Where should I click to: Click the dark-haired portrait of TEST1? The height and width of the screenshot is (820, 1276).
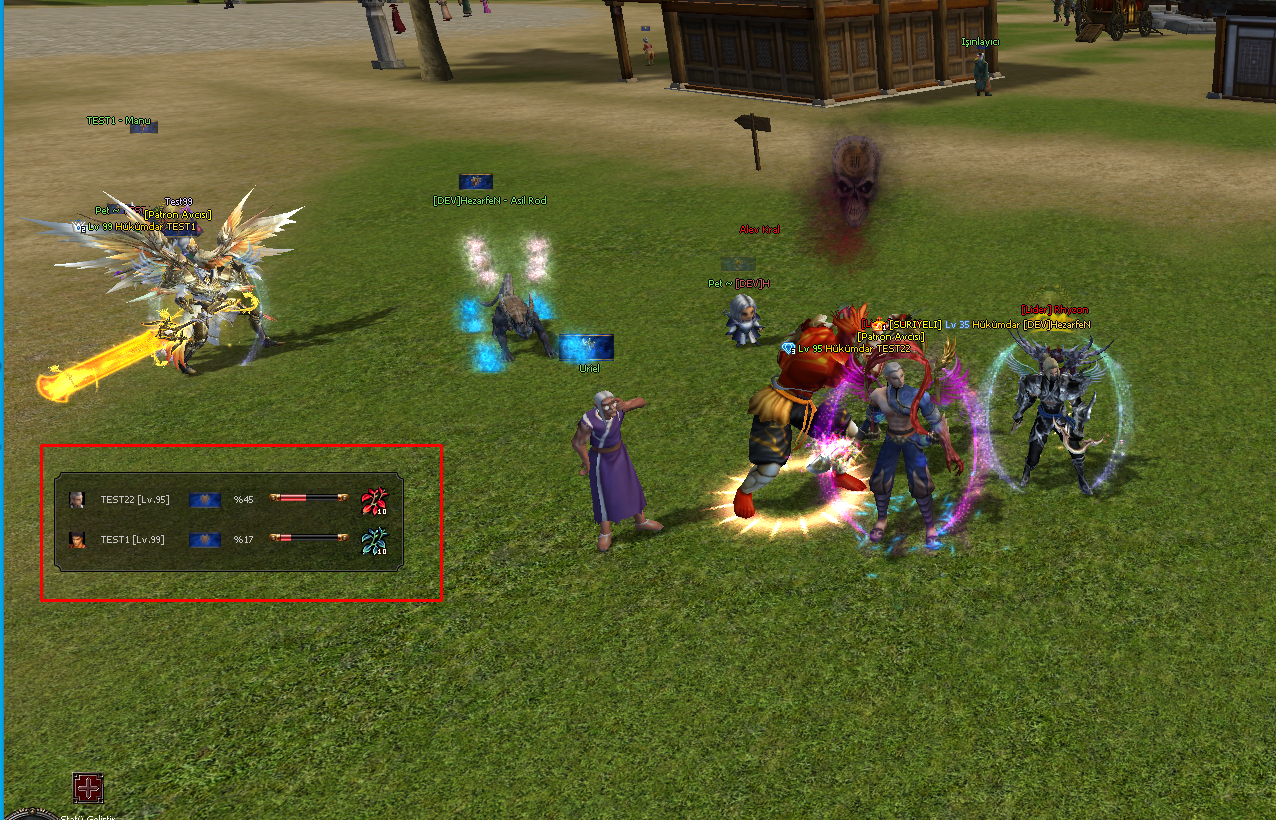click(x=76, y=540)
